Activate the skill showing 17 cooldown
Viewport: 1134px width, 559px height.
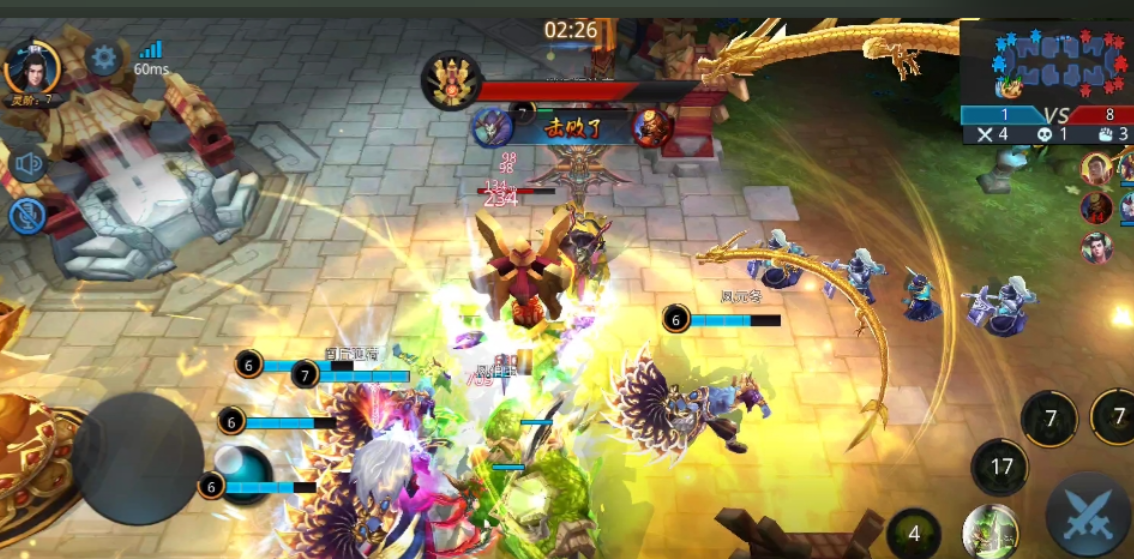point(1001,467)
